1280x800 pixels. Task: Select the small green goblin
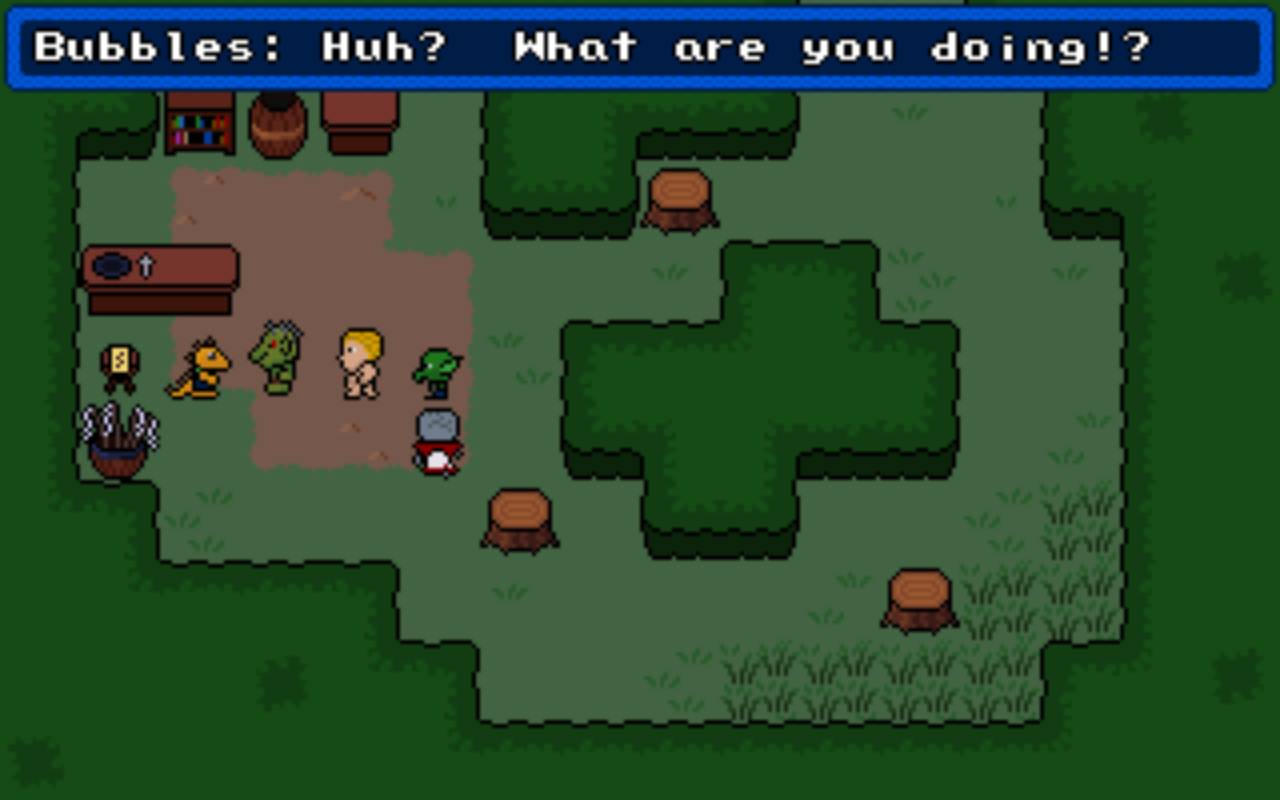[x=437, y=370]
